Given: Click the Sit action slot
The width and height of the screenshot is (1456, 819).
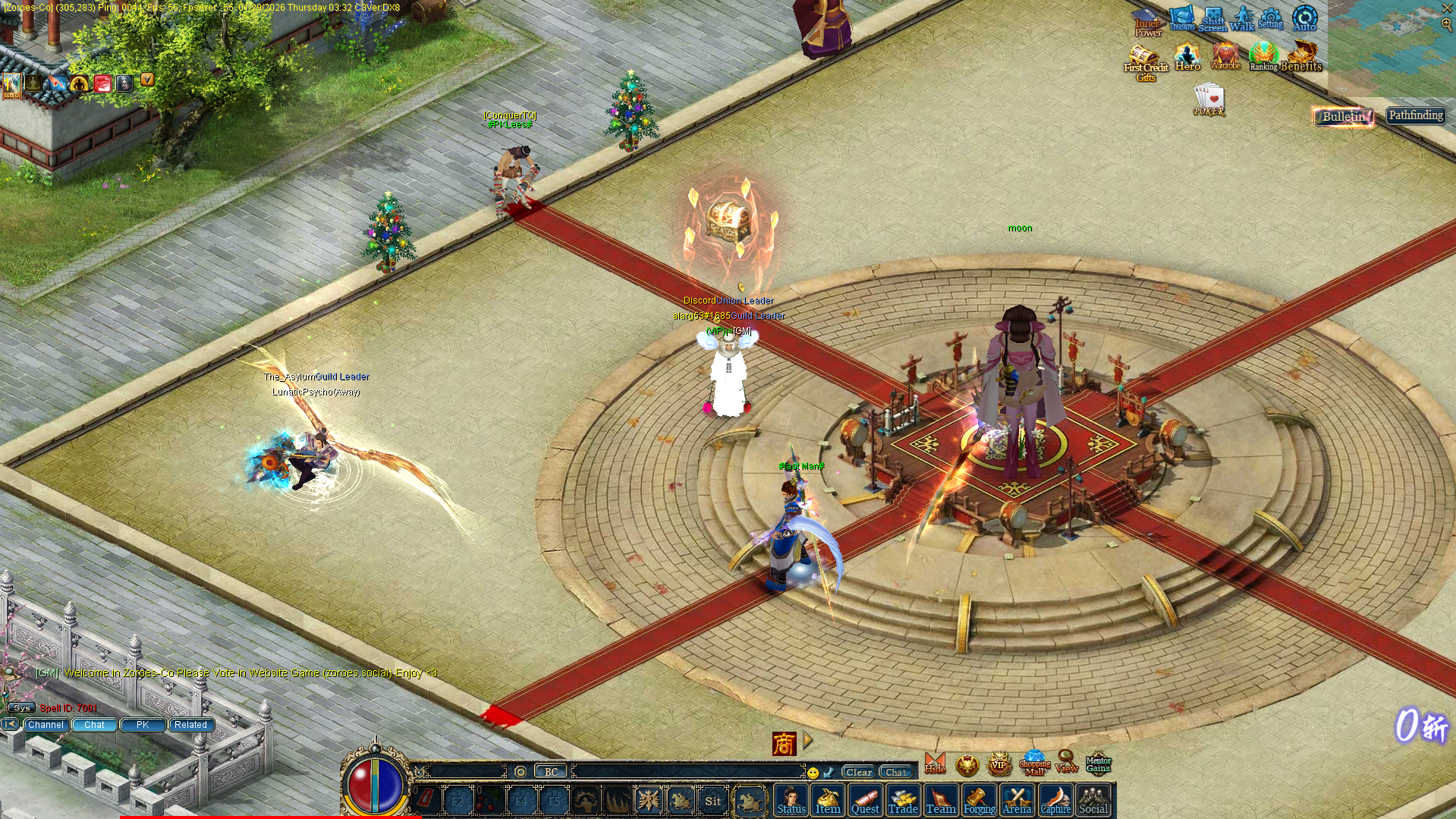Looking at the screenshot, I should tap(712, 801).
